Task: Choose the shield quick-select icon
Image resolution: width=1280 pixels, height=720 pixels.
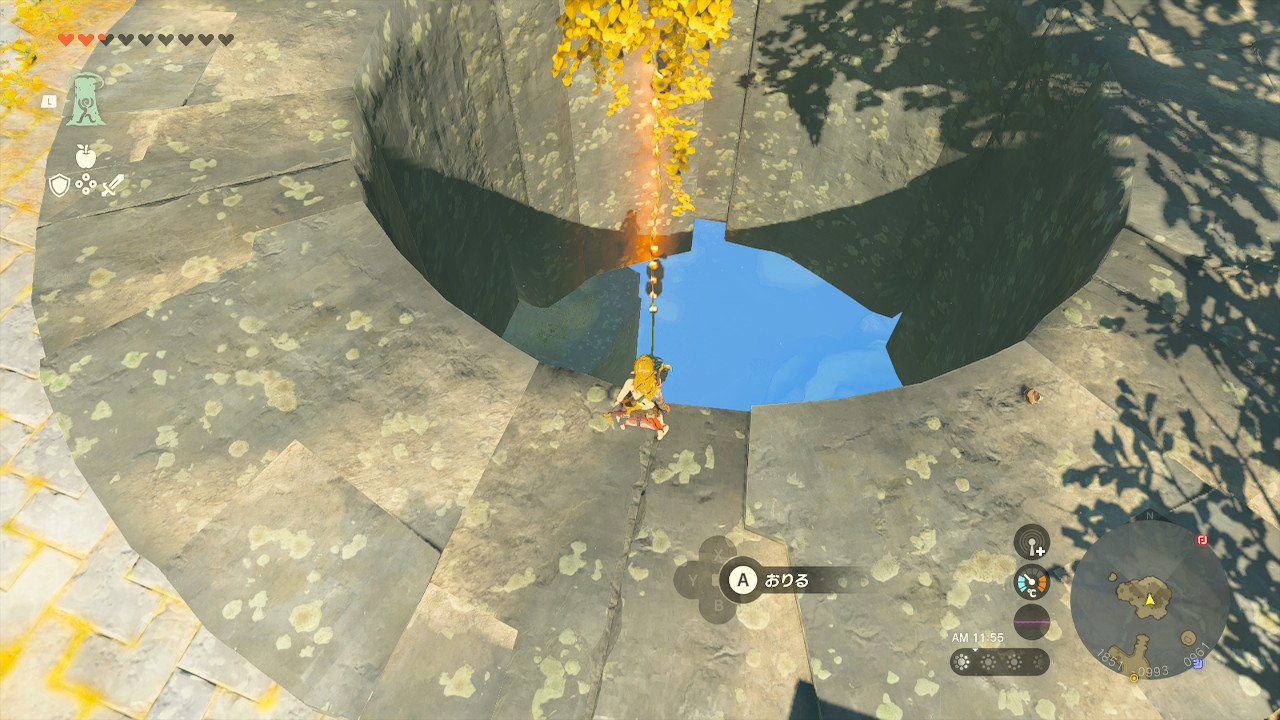Action: (x=60, y=185)
